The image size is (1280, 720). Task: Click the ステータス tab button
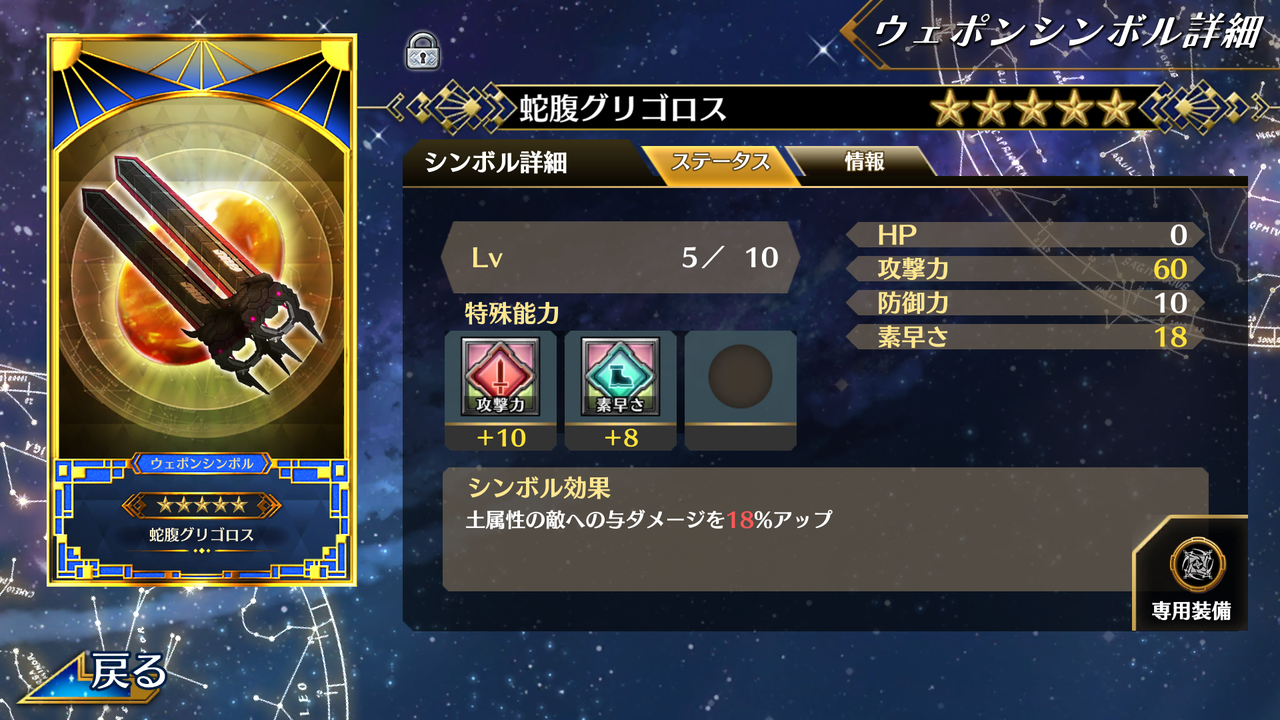722,160
